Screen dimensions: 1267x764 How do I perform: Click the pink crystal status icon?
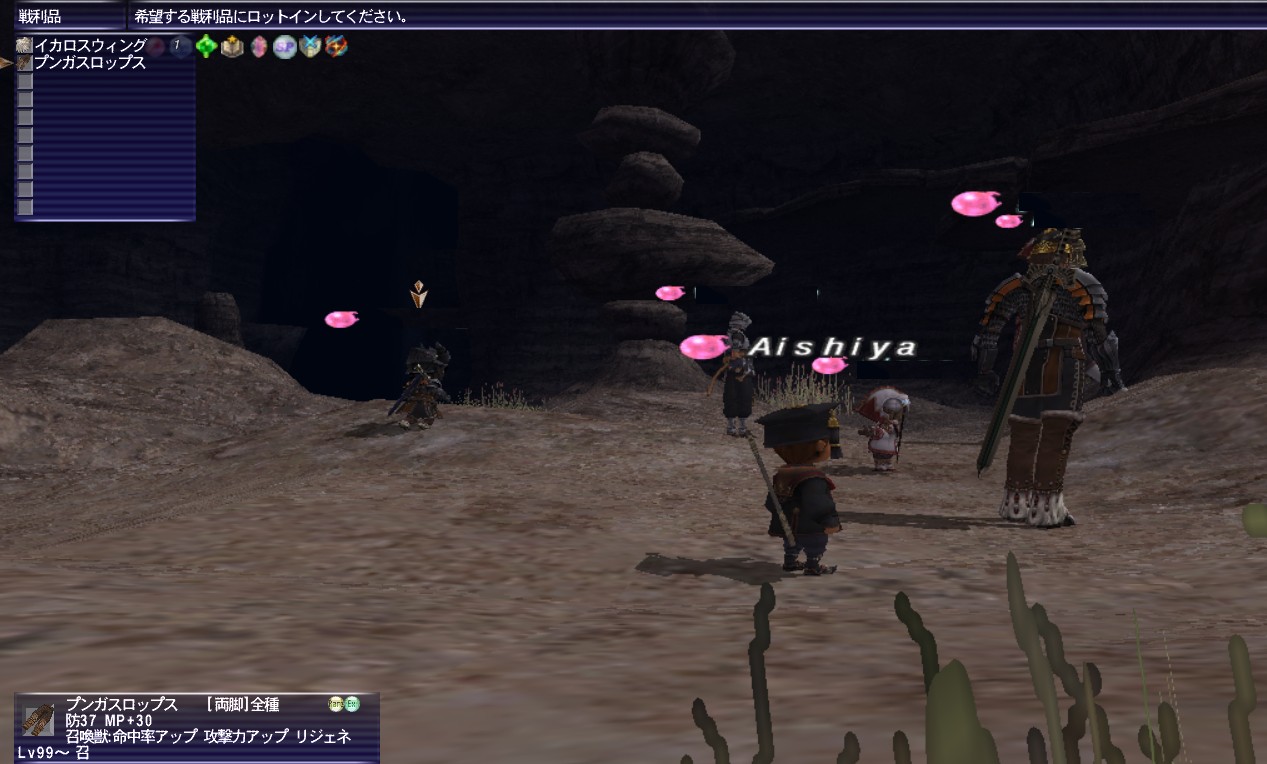coord(259,46)
